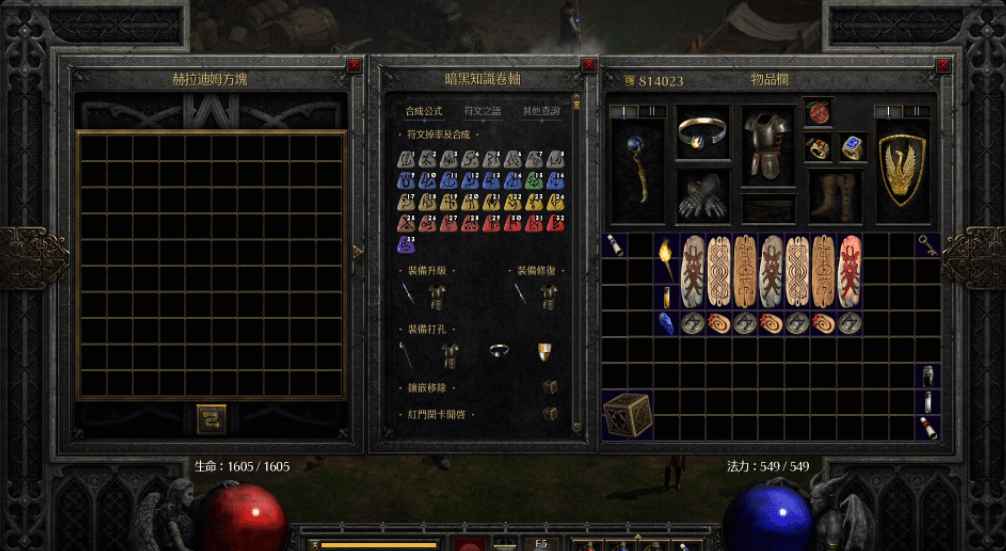Click the equipped boots slot
Viewport: 1006px width, 551px height.
(832, 195)
